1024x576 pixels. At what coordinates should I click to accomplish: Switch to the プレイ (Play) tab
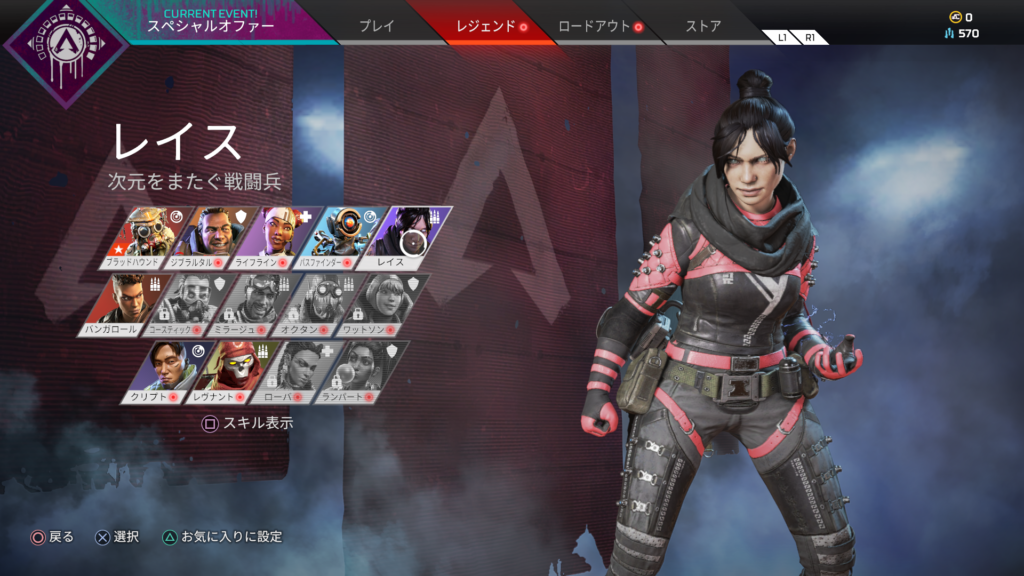pos(377,26)
